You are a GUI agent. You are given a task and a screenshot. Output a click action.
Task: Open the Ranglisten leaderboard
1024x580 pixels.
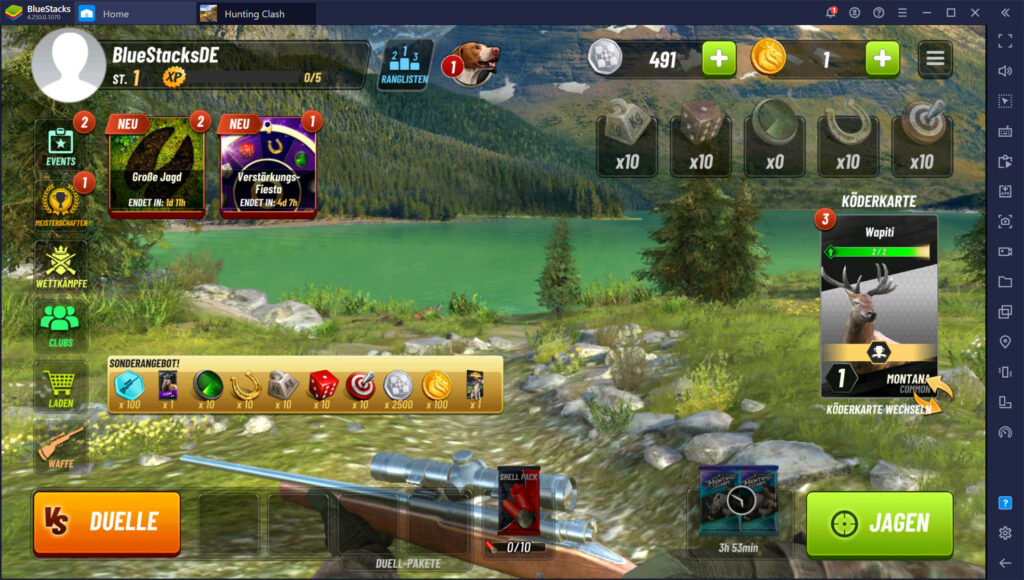pos(405,66)
